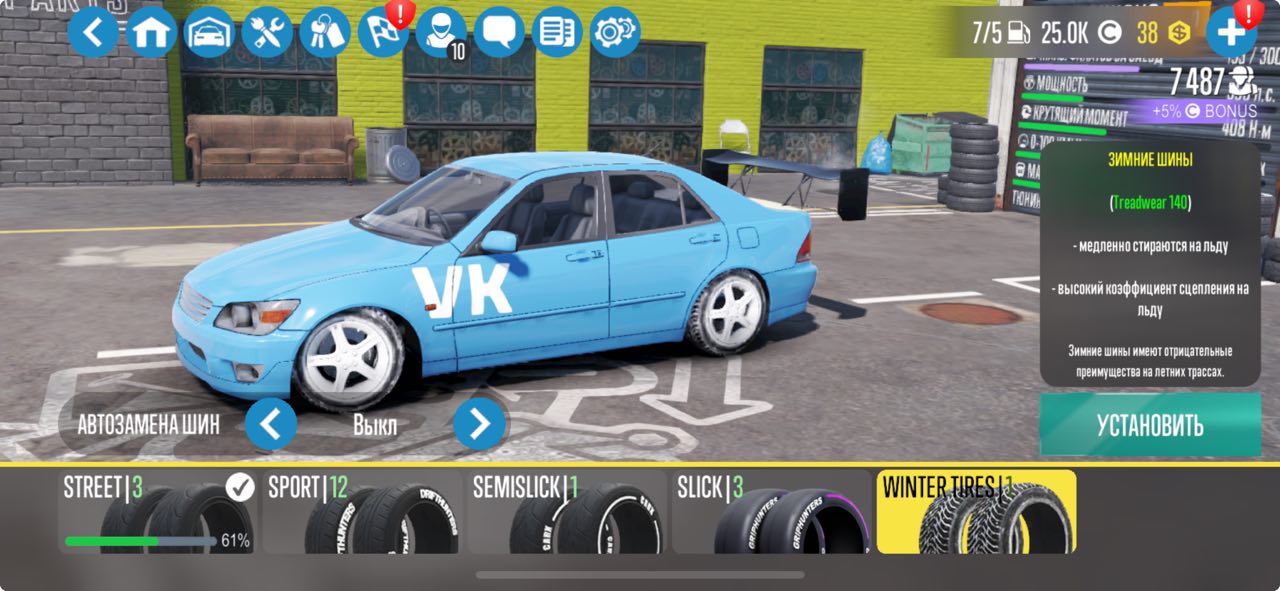Switch auto tire change to previous option
Viewport: 1280px width, 591px height.
271,424
